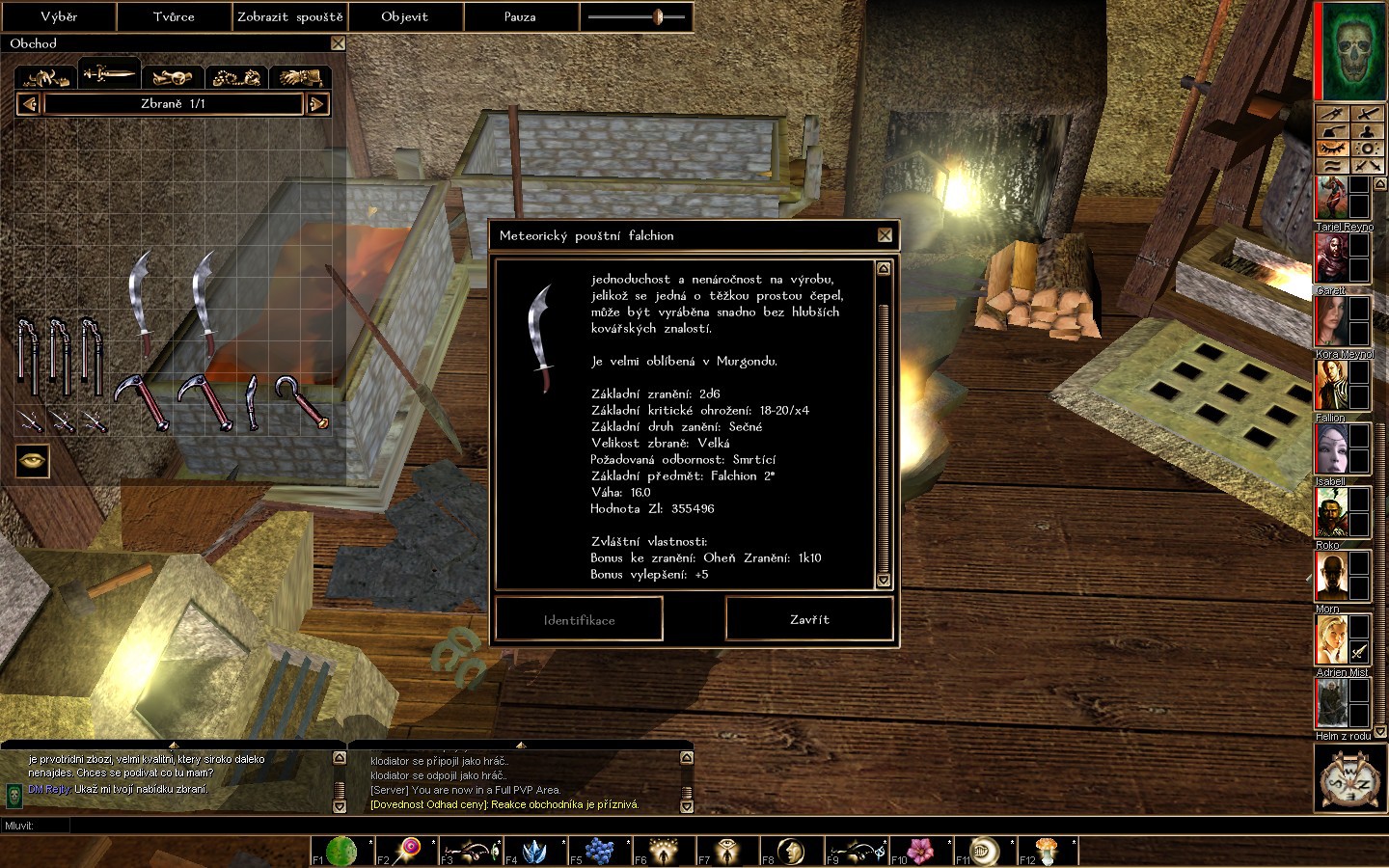This screenshot has height=868, width=1389.
Task: Close the Meteorický pouštní falchion description window
Action: tap(885, 235)
